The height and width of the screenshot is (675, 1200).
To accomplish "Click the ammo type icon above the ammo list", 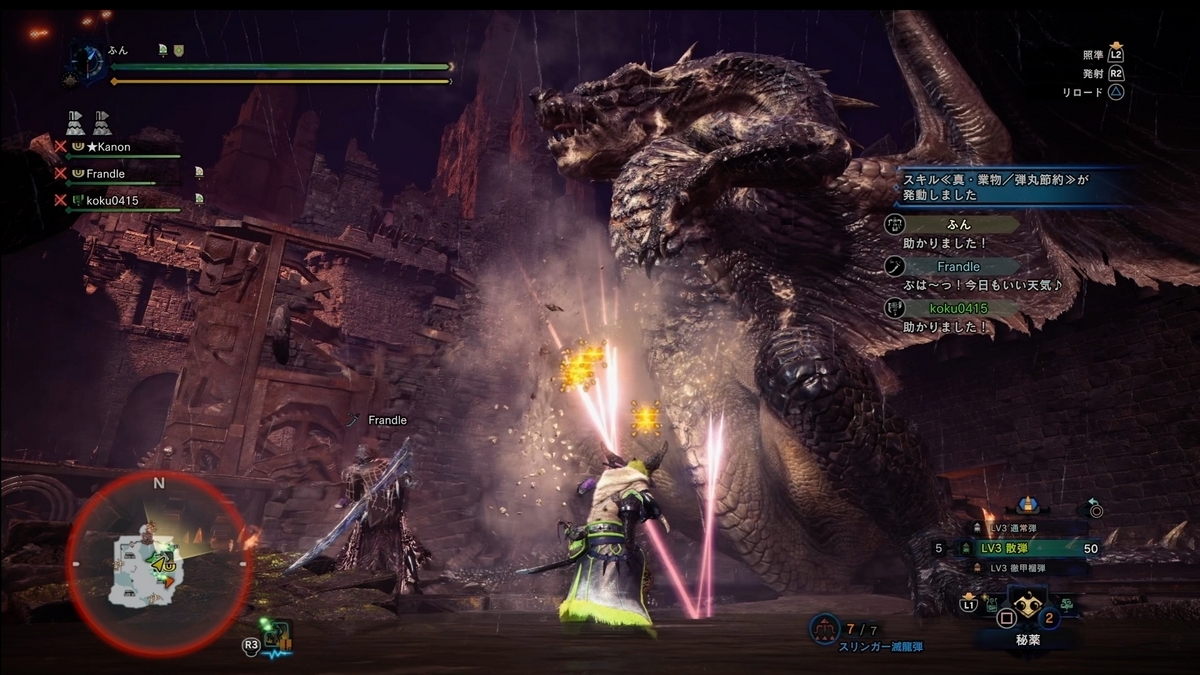I will (1024, 505).
